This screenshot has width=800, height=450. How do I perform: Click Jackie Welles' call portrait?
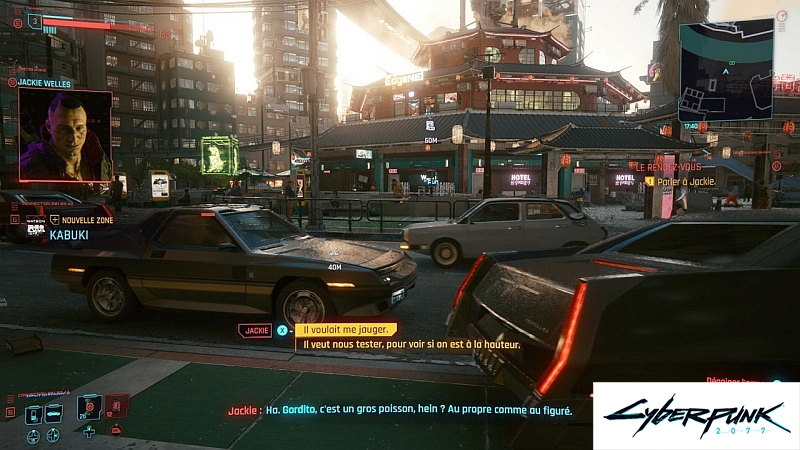click(65, 135)
